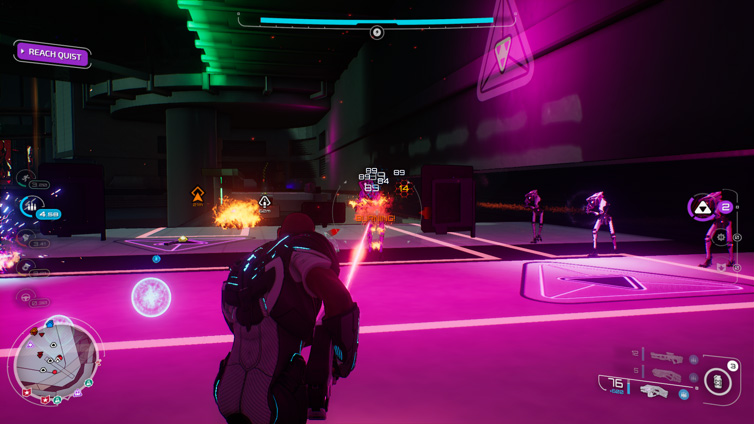Switch to the middle launcher weapon slot
The height and width of the screenshot is (424, 754).
[x=665, y=373]
